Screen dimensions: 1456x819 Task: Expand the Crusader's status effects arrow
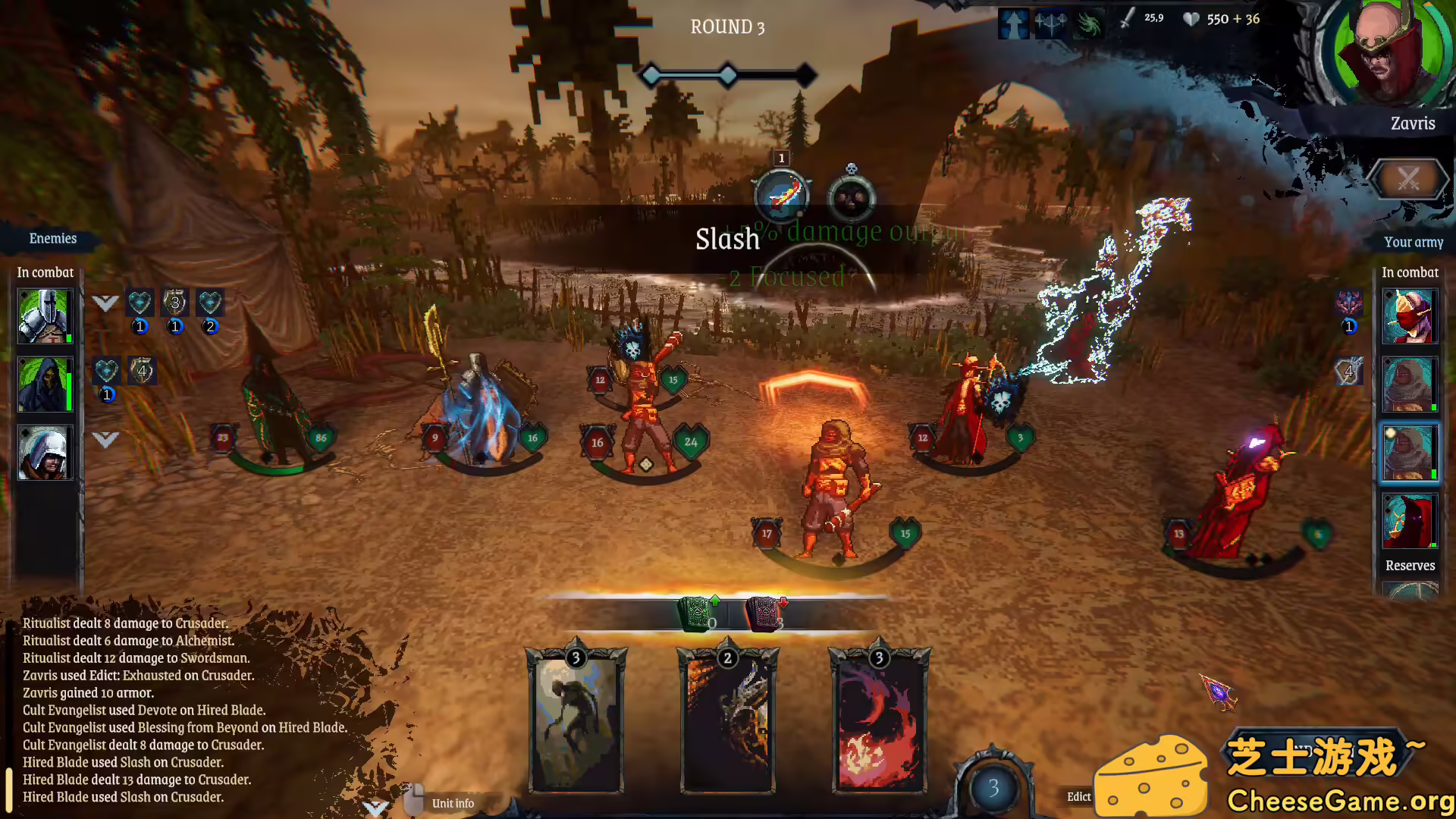pyautogui.click(x=105, y=303)
